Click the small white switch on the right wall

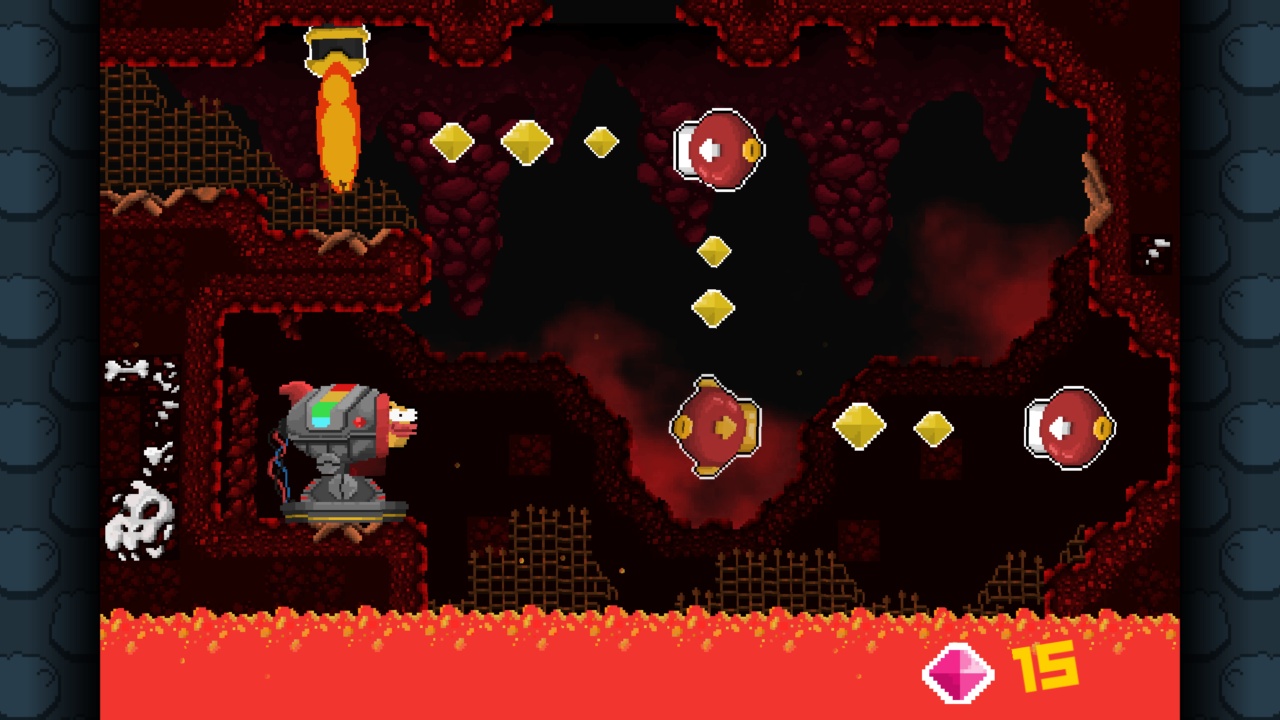tap(1155, 250)
